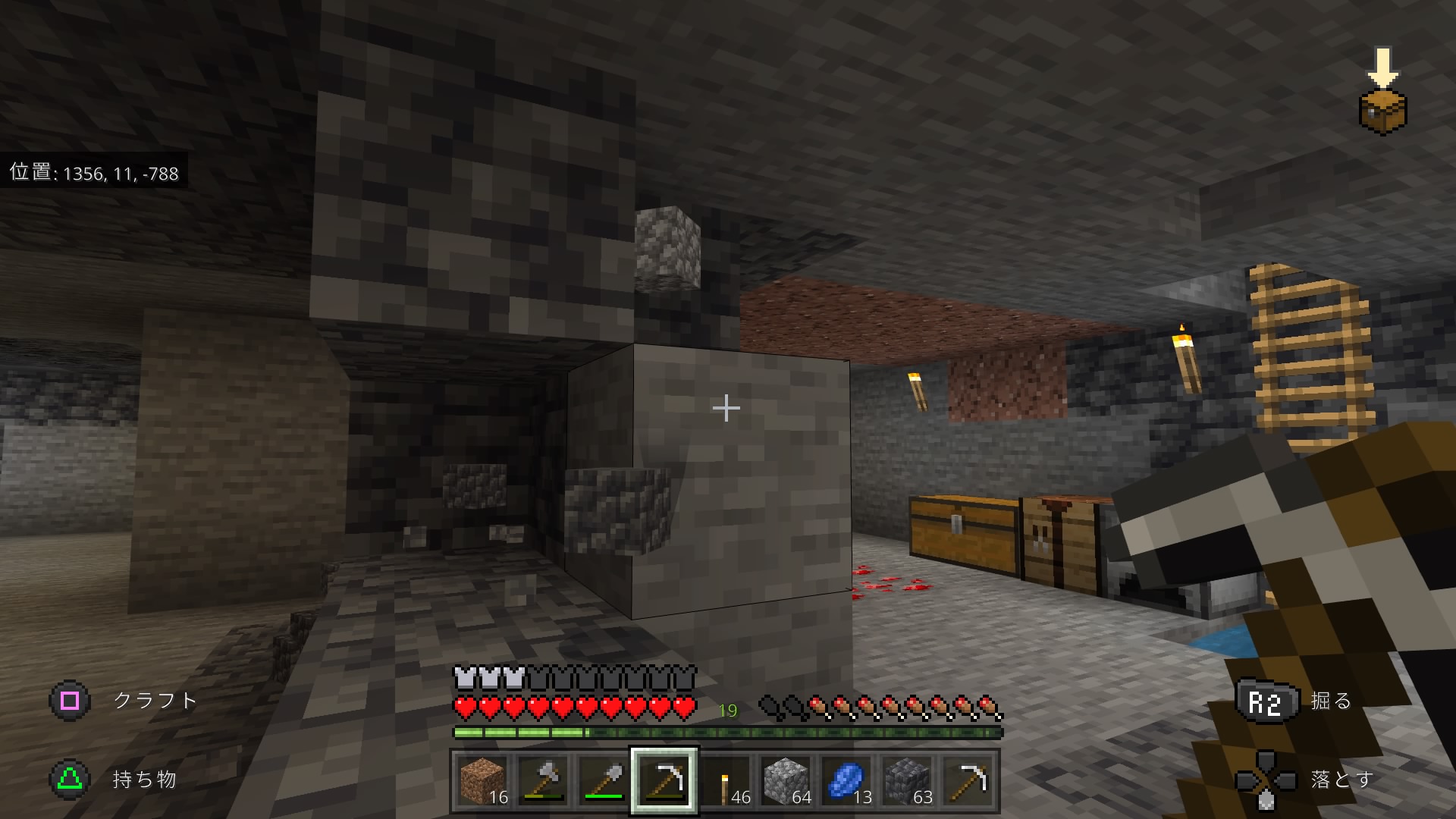Choose the torch stack of 46

725,780
